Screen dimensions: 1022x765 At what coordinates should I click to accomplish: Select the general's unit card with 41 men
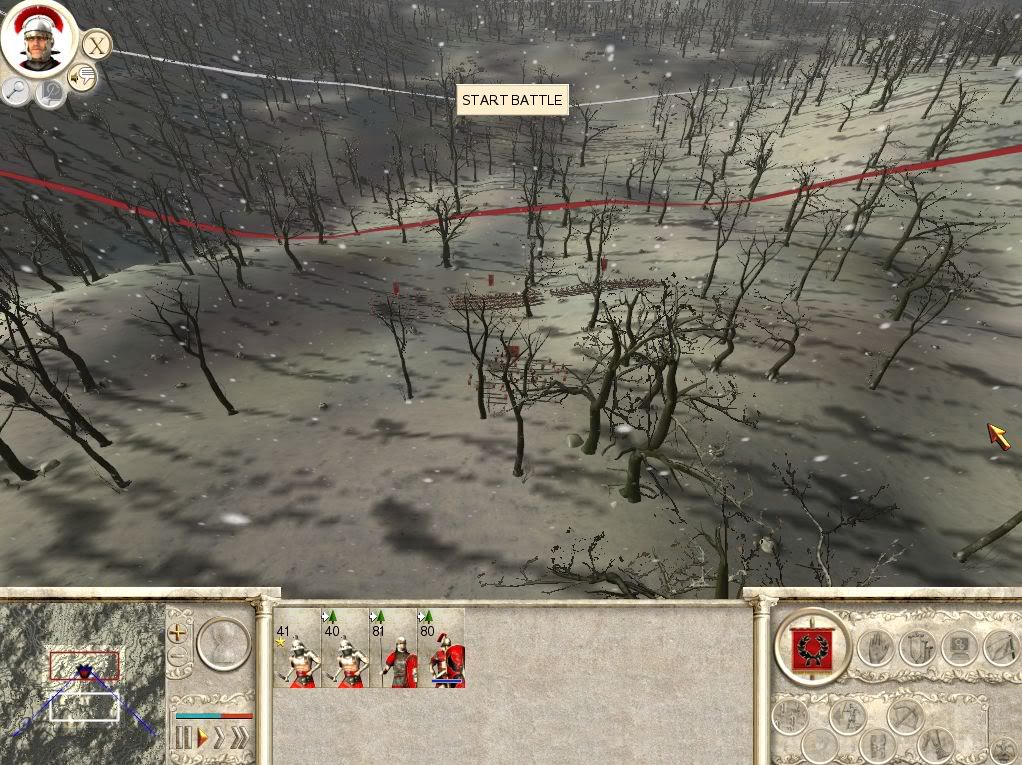pyautogui.click(x=297, y=649)
